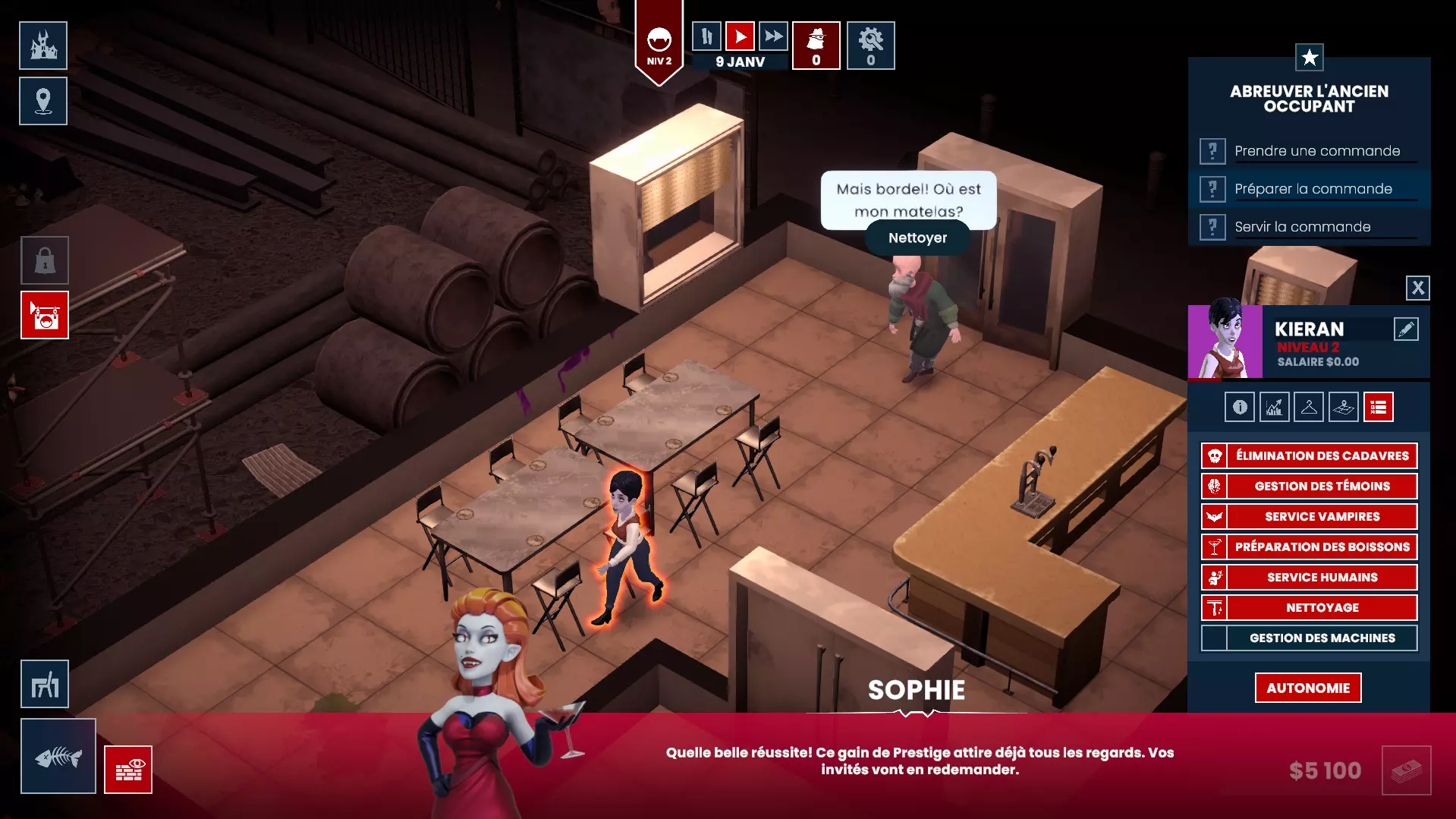Set game speed to normal play
Image resolution: width=1456 pixels, height=819 pixels.
click(740, 36)
